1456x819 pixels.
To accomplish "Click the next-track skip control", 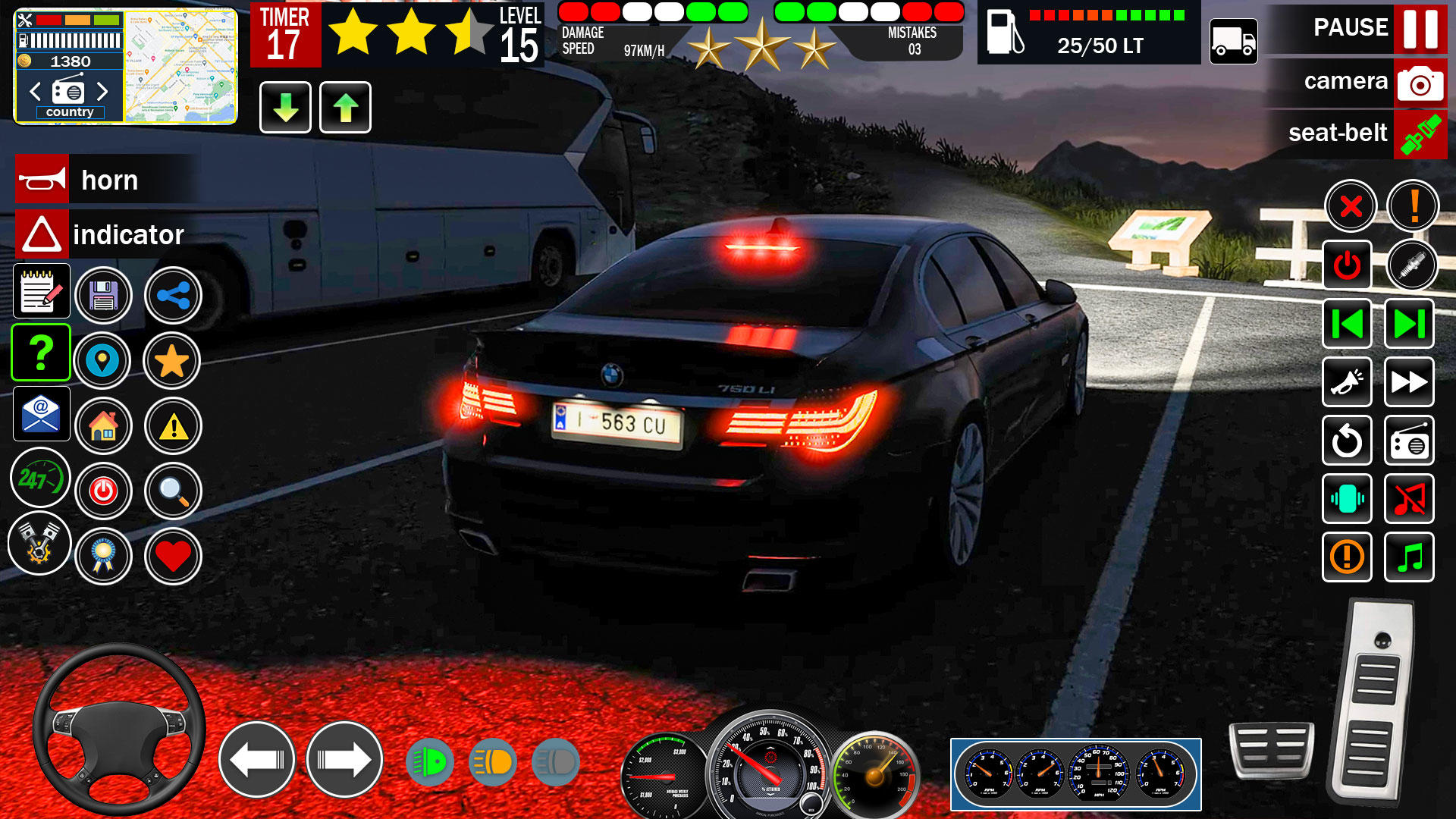I will point(1409,321).
